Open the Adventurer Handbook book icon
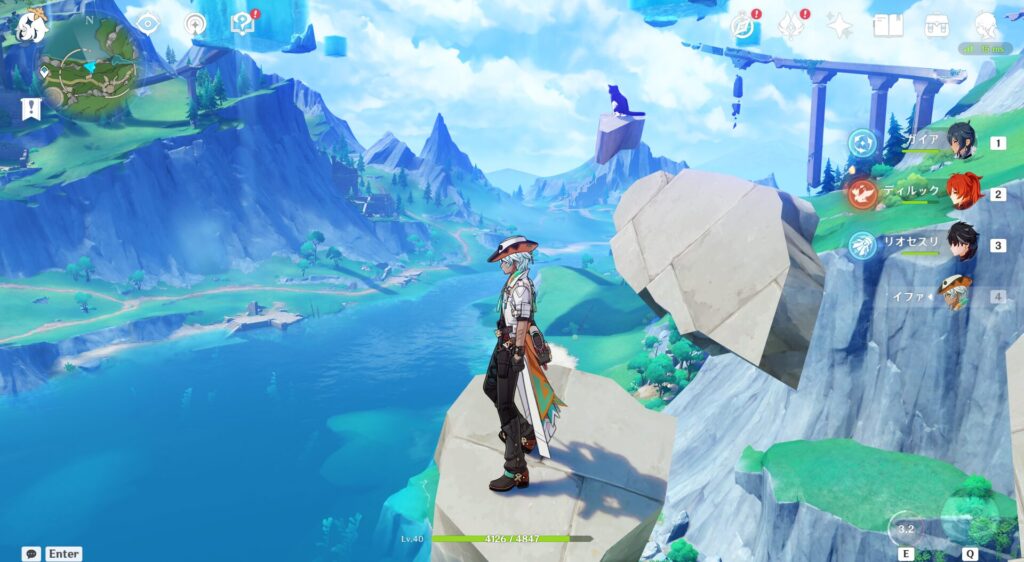This screenshot has height=562, width=1024. (x=888, y=26)
